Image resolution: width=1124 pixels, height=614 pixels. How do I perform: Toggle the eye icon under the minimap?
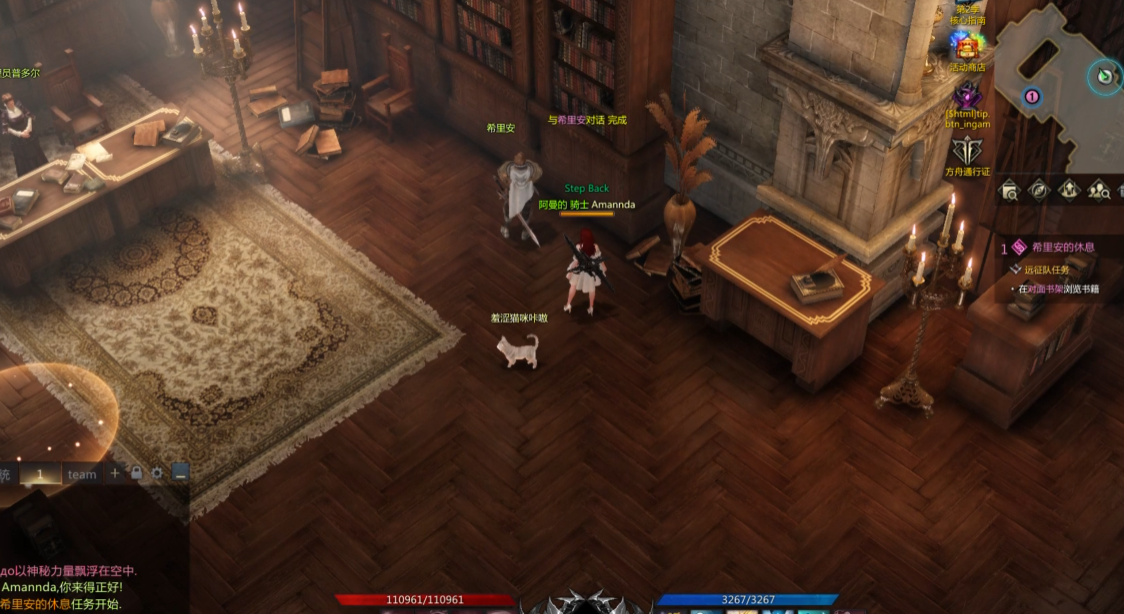[1039, 190]
